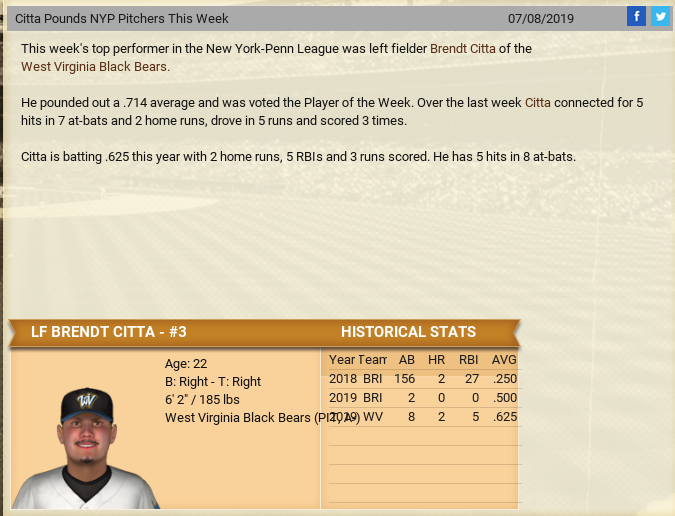This screenshot has height=516, width=675.
Task: Open Brendt Citta player link in first paragraph
Action: coord(469,48)
